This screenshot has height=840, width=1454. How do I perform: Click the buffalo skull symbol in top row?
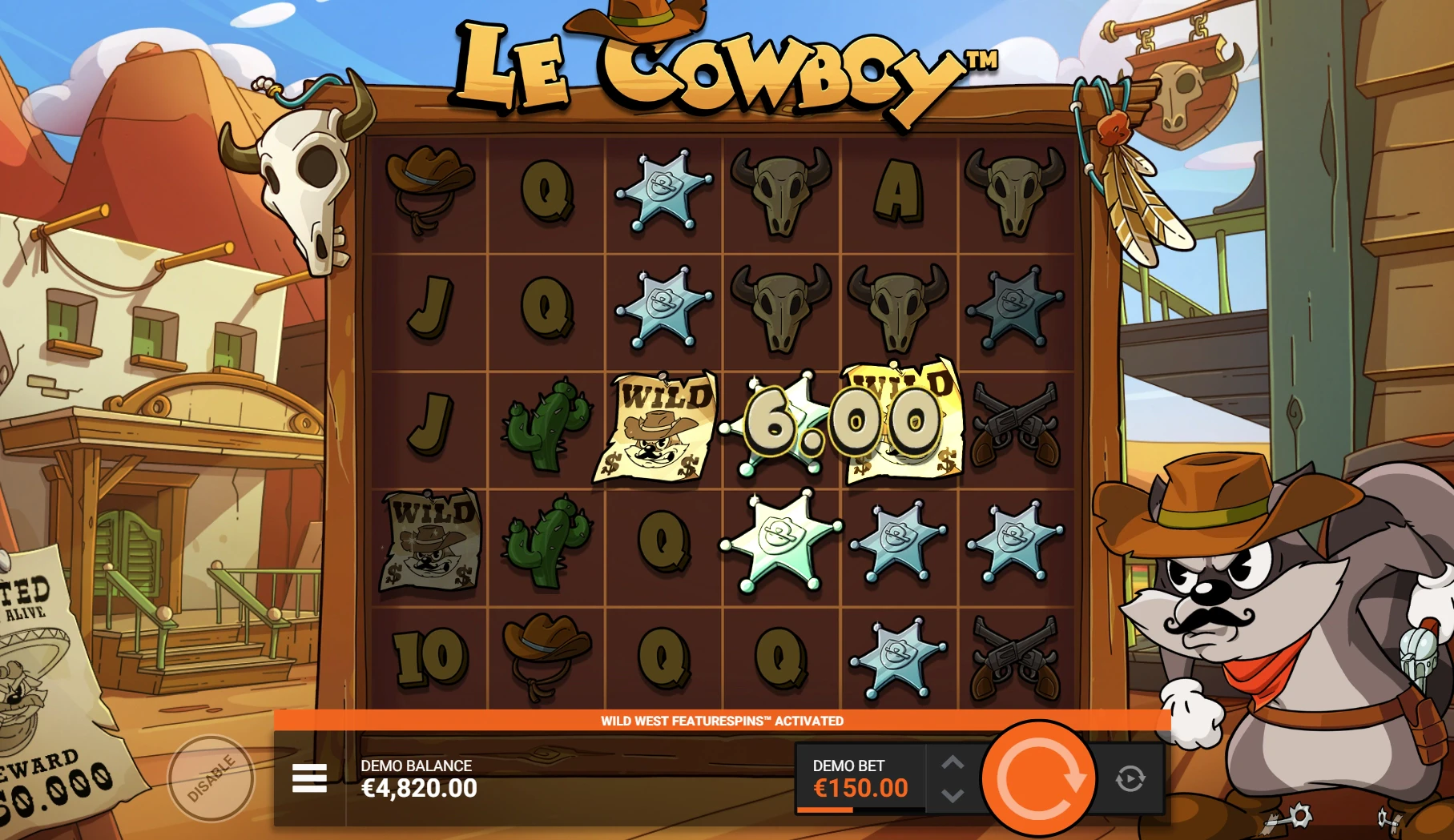(778, 190)
